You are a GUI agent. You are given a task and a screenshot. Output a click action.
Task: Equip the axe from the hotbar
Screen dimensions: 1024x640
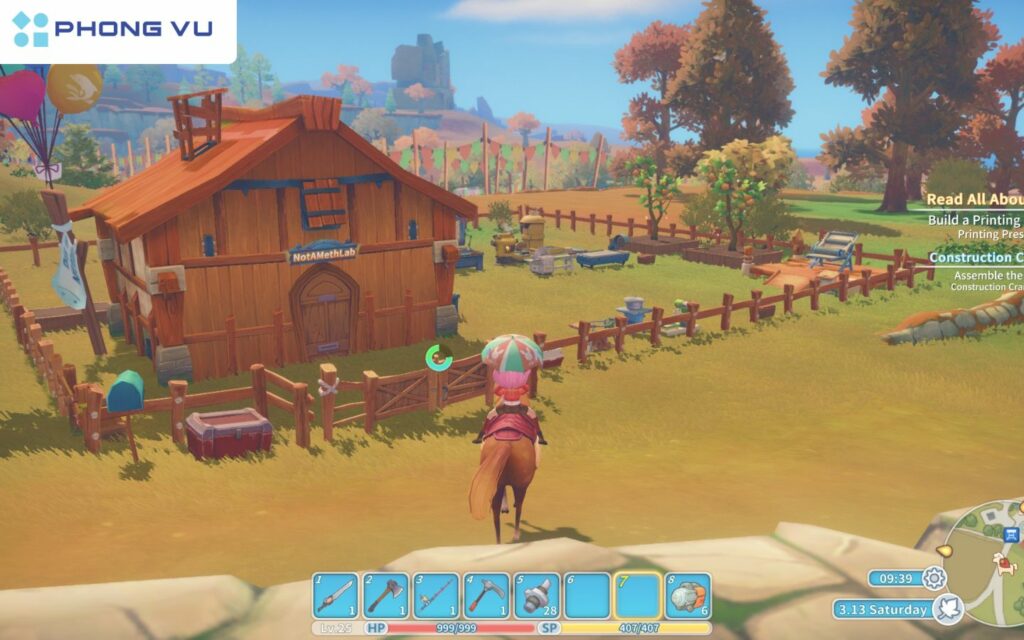click(385, 596)
